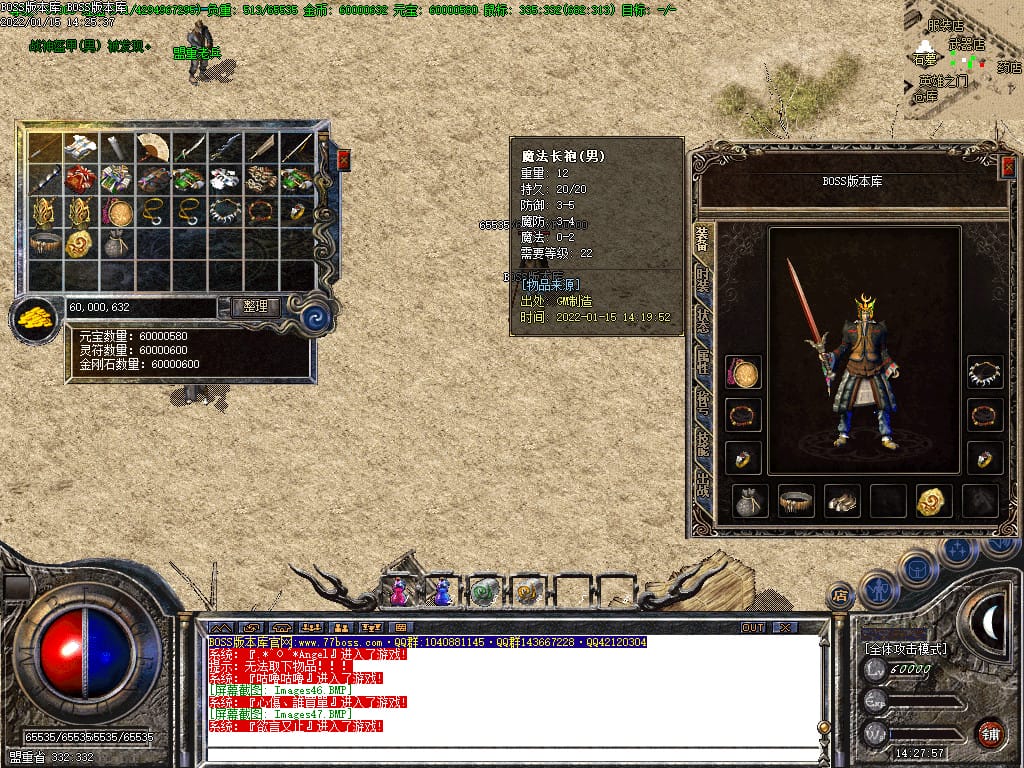Select the red armor item in the bag
Screen dimensions: 1024x768
pyautogui.click(x=82, y=180)
